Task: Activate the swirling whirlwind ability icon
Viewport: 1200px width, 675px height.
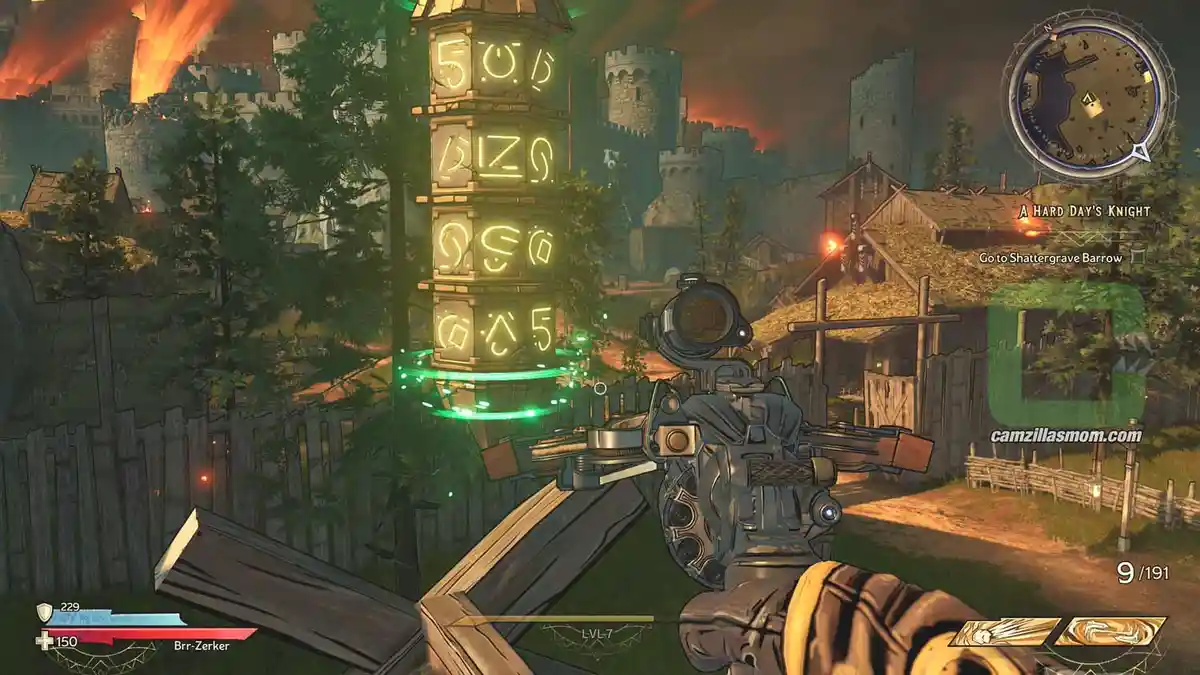Action: pyautogui.click(x=1110, y=632)
